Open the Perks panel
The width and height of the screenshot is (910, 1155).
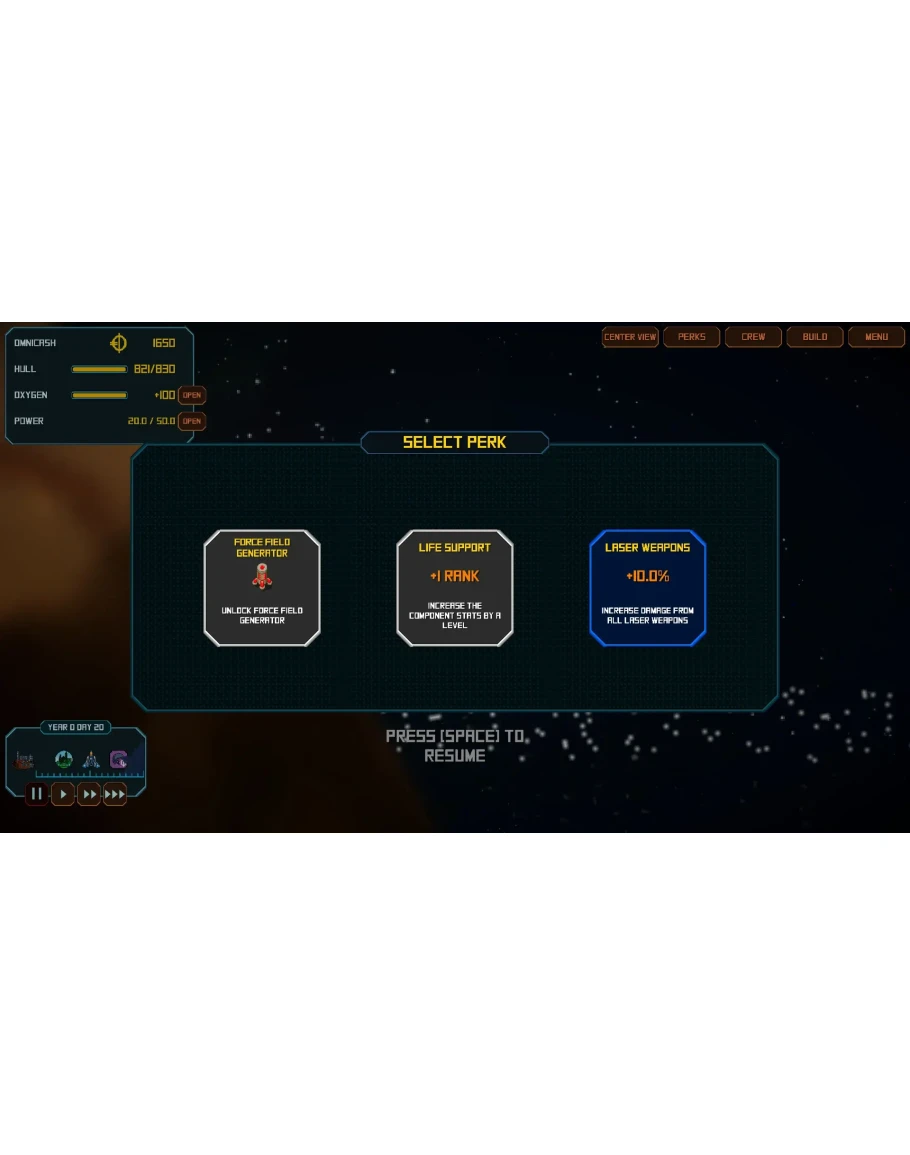[x=692, y=337]
